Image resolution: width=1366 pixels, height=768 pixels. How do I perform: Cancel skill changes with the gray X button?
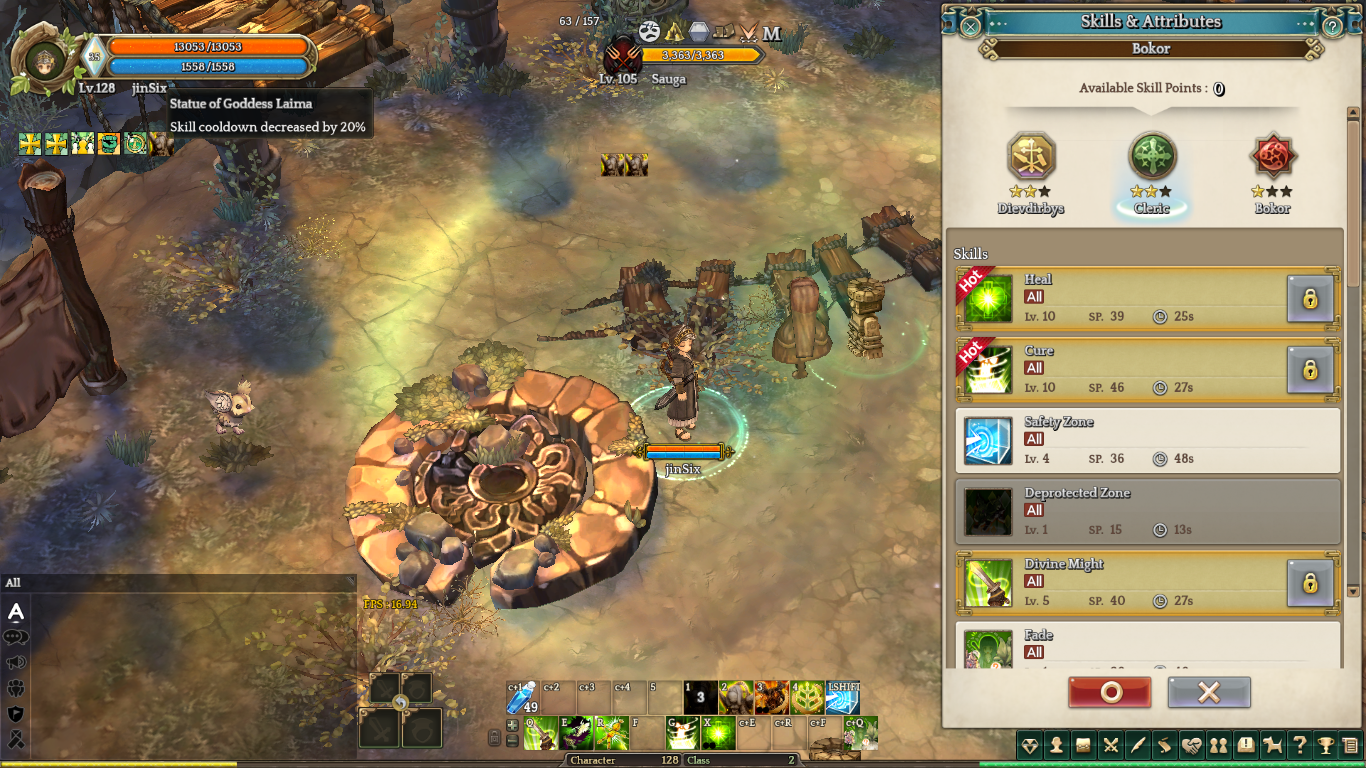tap(1208, 692)
